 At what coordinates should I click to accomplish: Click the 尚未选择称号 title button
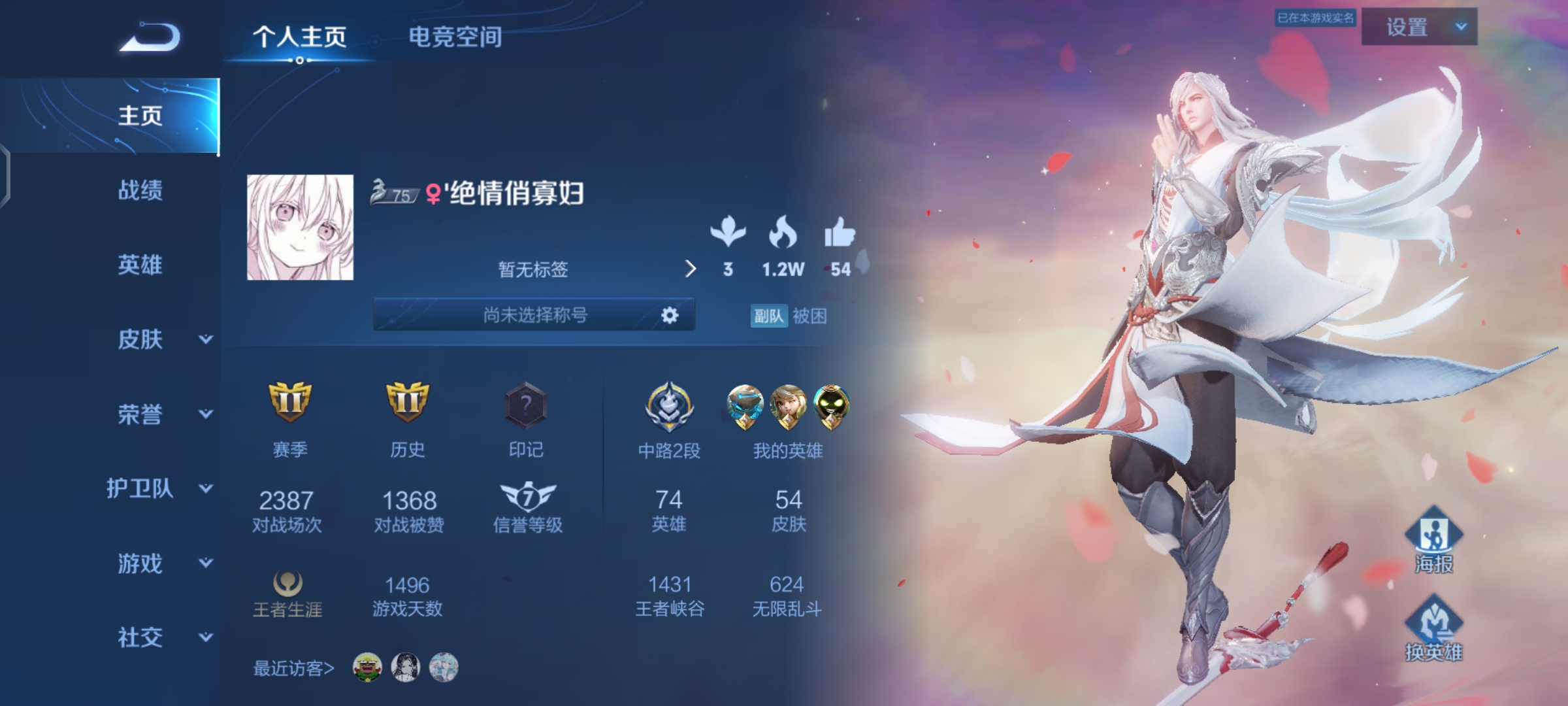coord(536,316)
